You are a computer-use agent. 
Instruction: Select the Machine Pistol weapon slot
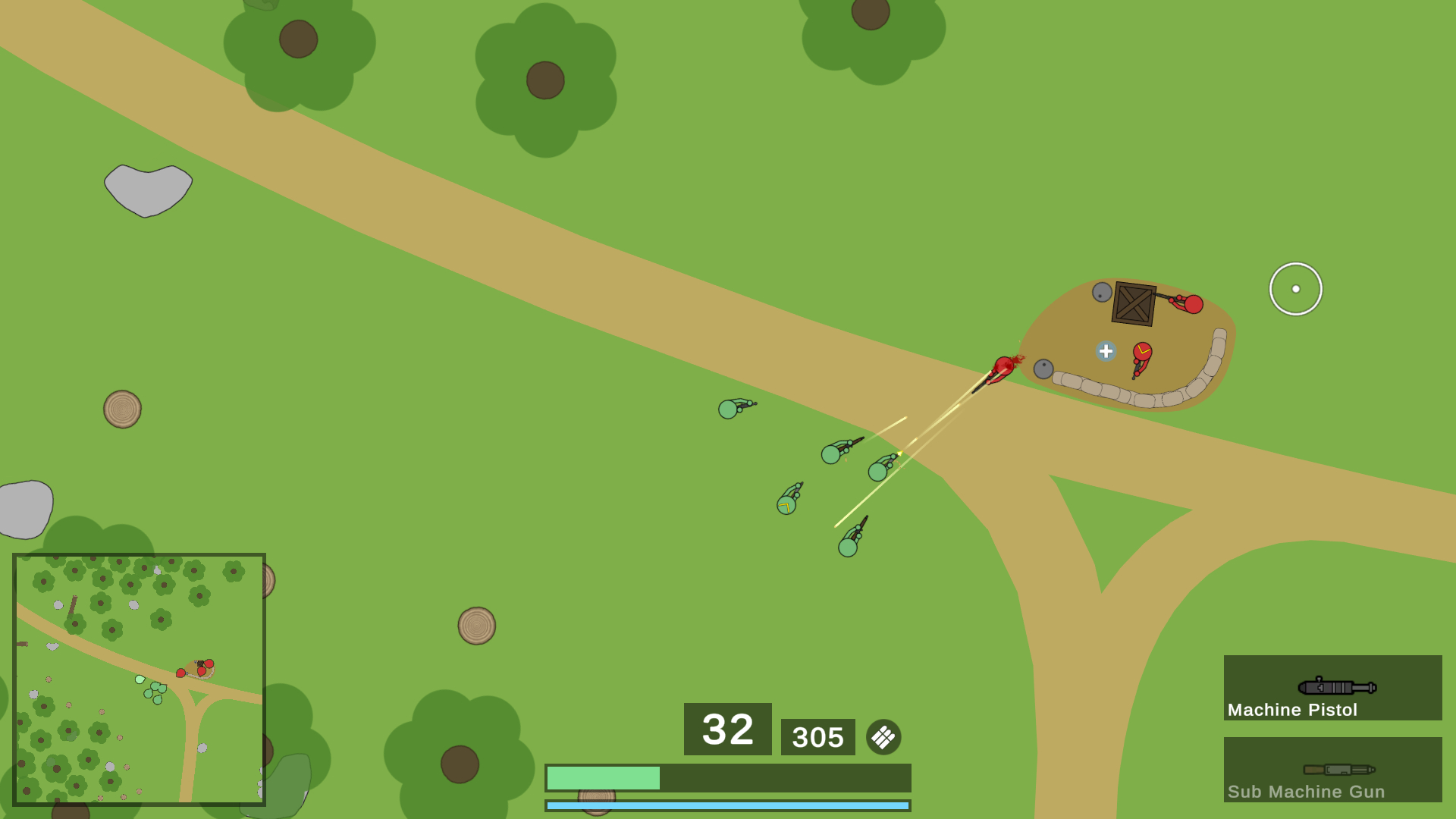point(1331,688)
